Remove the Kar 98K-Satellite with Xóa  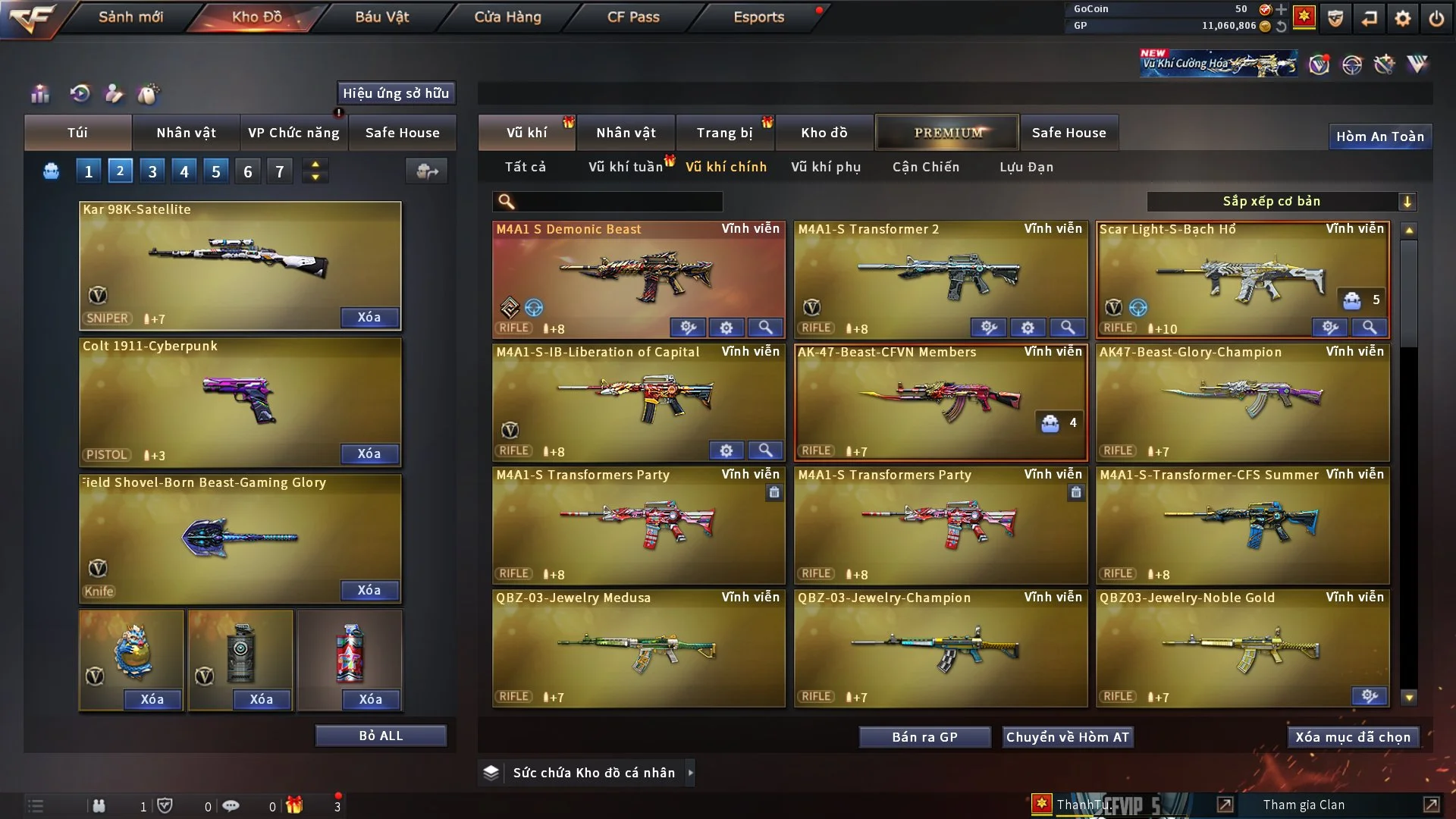(x=369, y=317)
